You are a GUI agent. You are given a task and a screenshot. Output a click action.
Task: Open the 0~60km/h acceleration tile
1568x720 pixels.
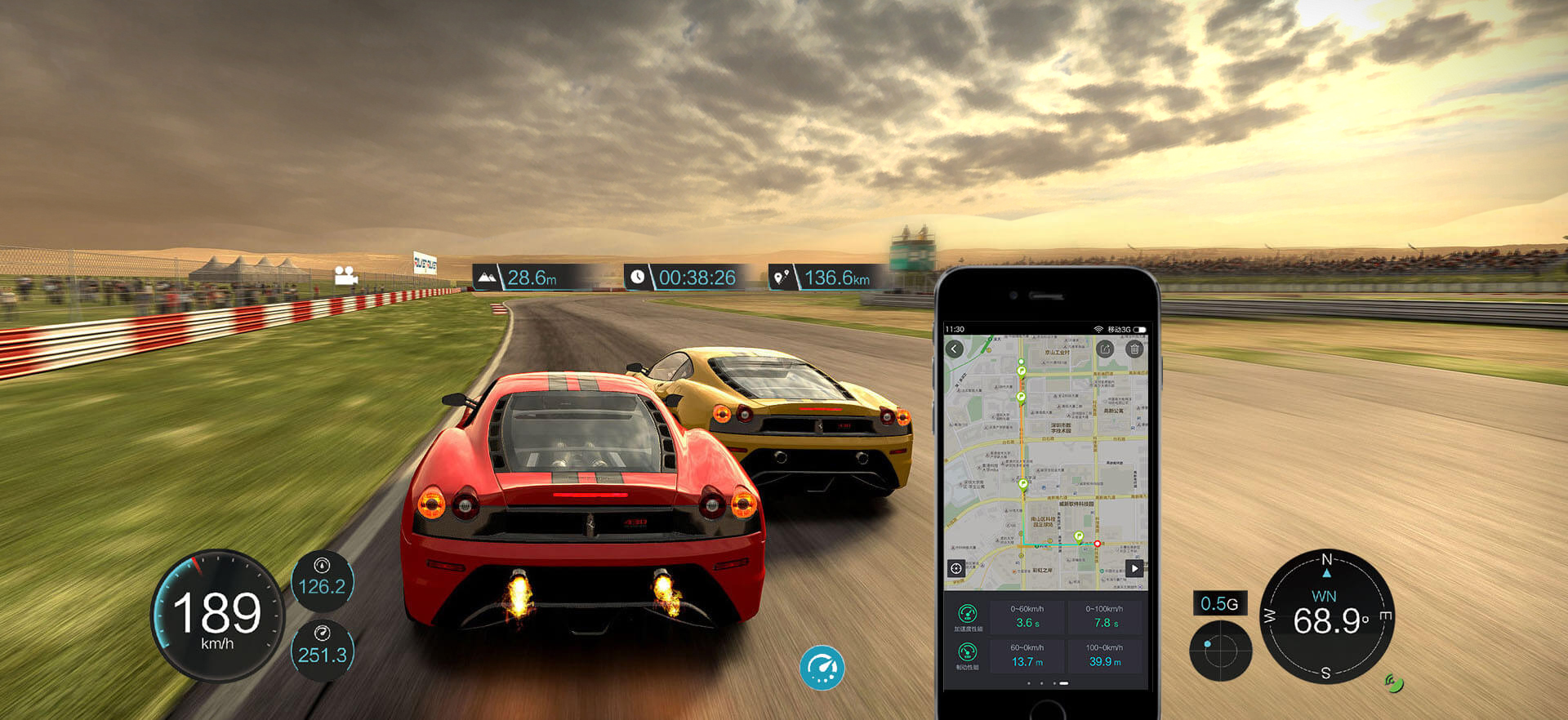click(1027, 617)
